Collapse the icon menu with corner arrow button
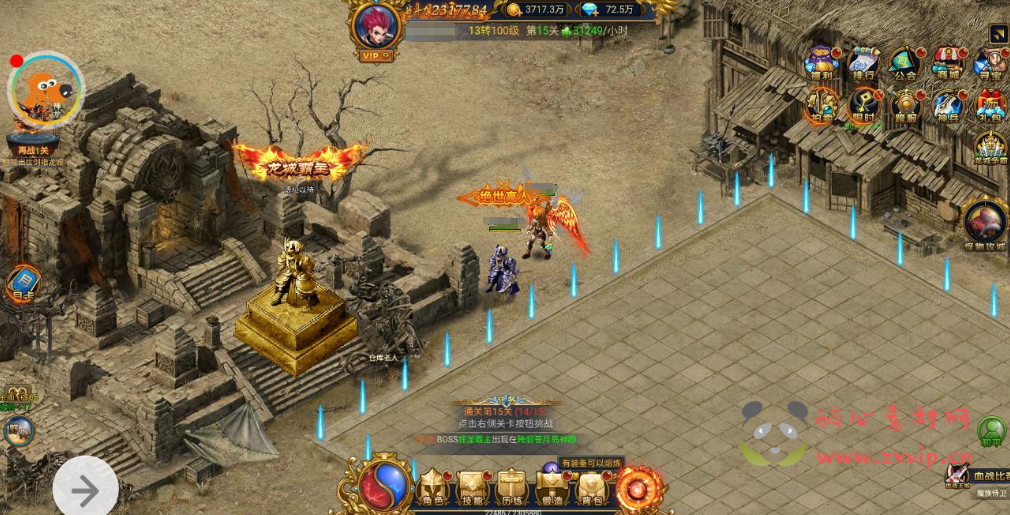The width and height of the screenshot is (1010, 515). click(x=998, y=33)
